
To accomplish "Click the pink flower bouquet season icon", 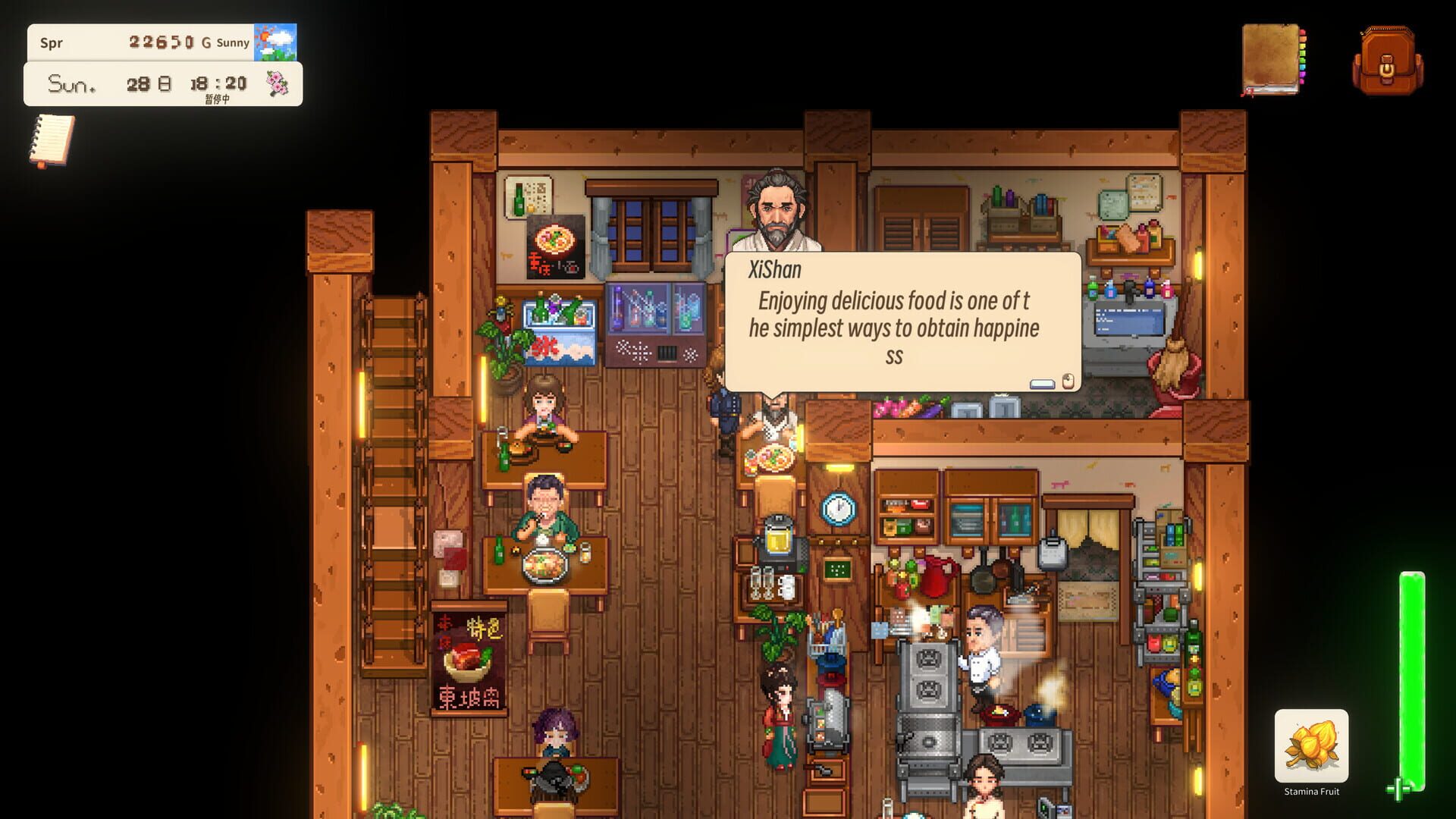I will tap(279, 83).
